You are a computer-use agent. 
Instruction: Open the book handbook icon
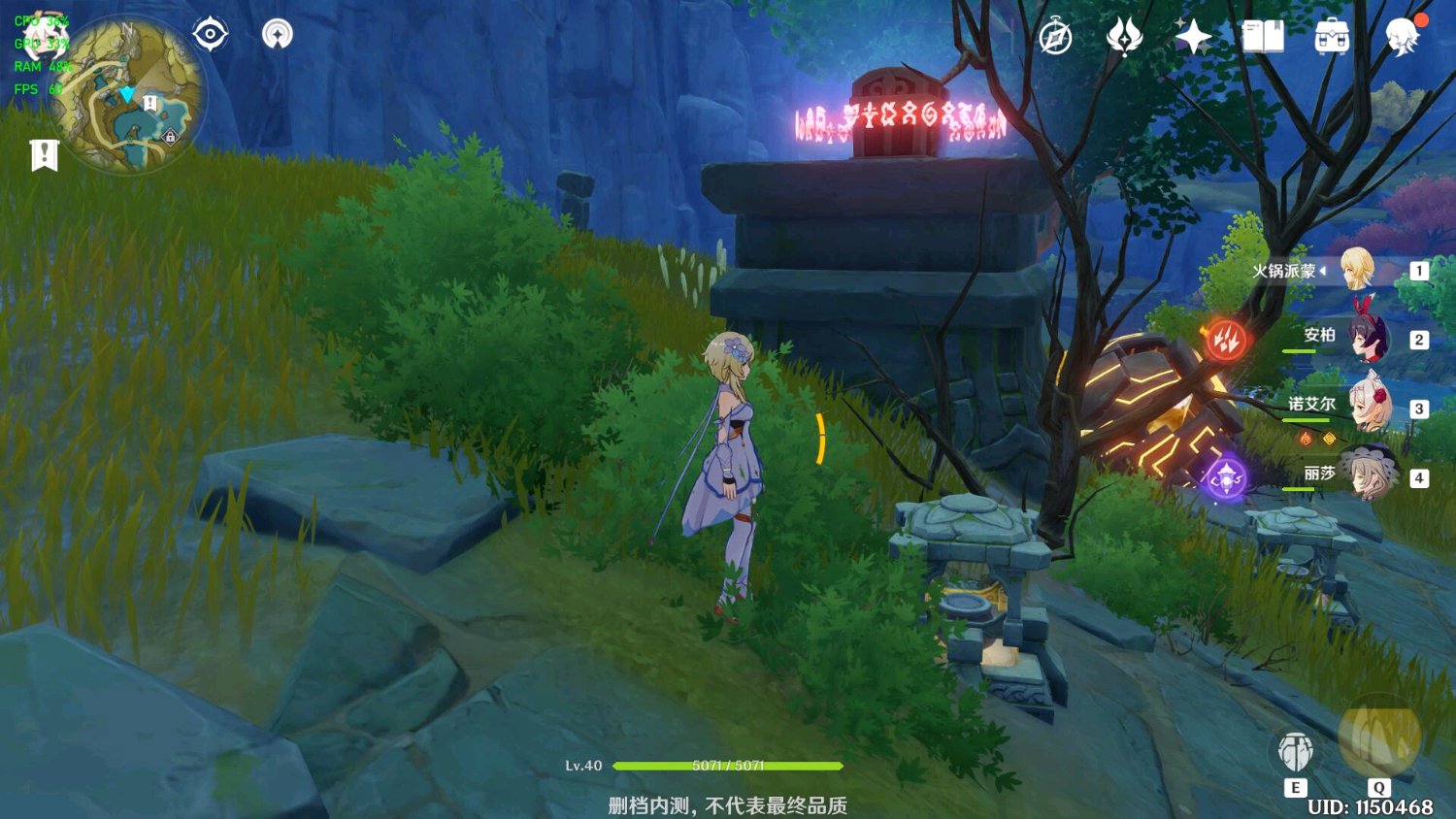1263,38
